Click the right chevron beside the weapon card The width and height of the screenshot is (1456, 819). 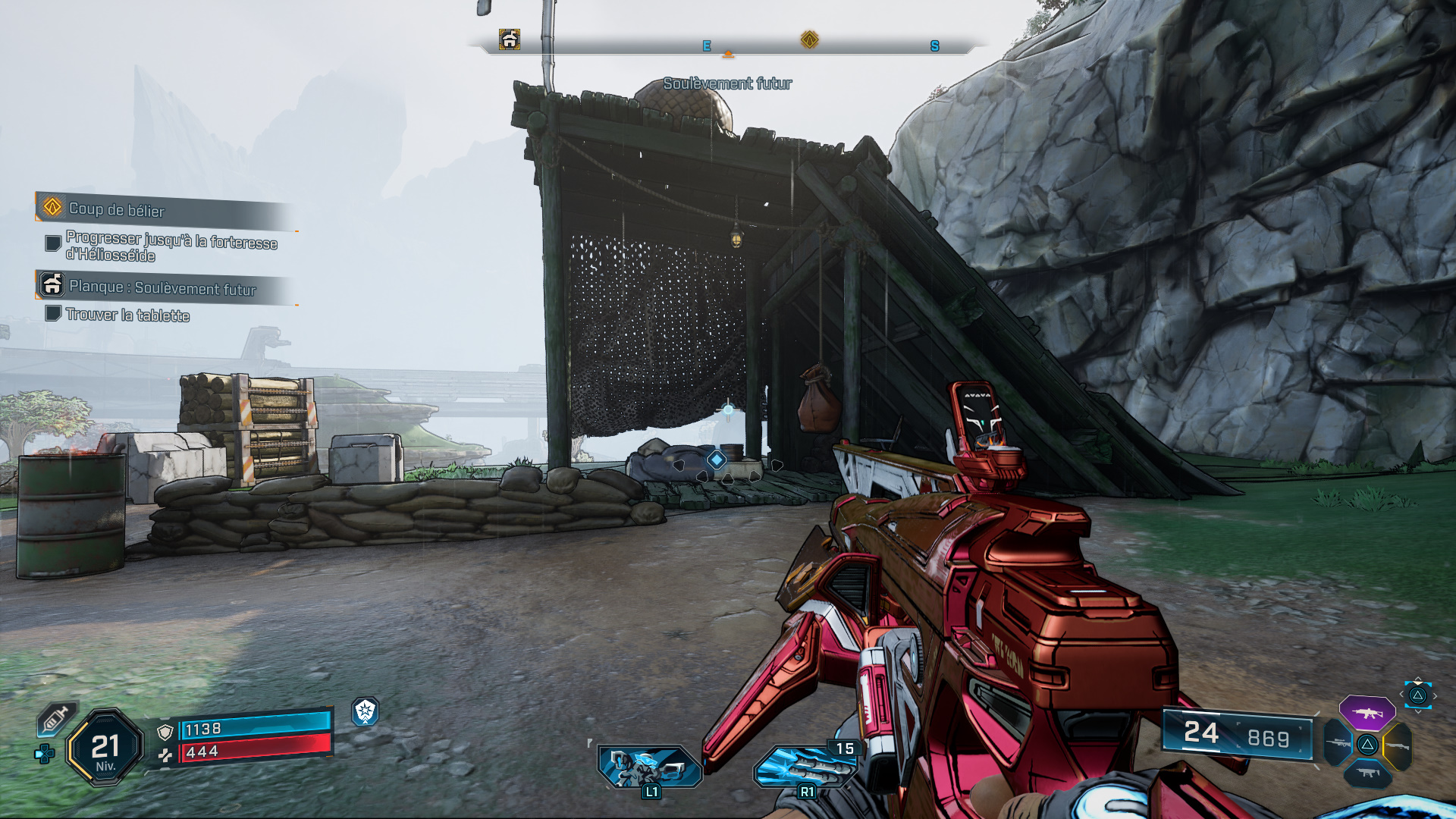pyautogui.click(x=1435, y=695)
